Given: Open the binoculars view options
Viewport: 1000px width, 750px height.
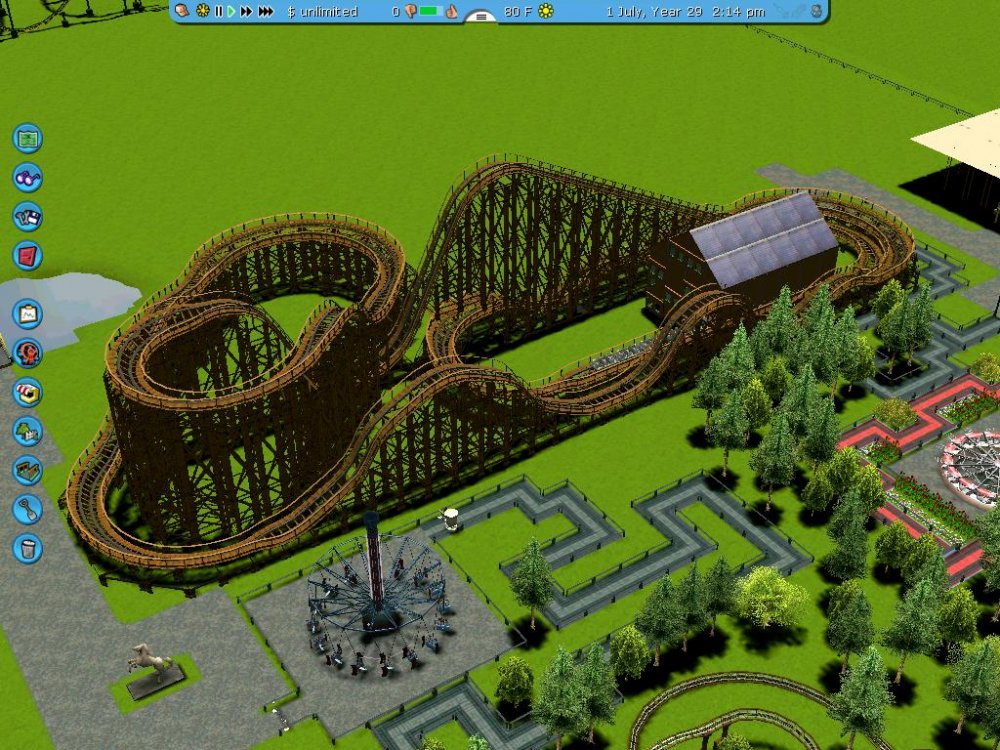Looking at the screenshot, I should click(x=27, y=177).
